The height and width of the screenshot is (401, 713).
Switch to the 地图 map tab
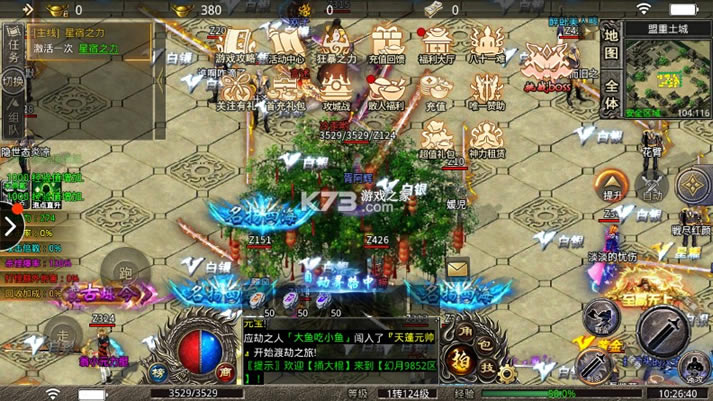click(x=612, y=42)
